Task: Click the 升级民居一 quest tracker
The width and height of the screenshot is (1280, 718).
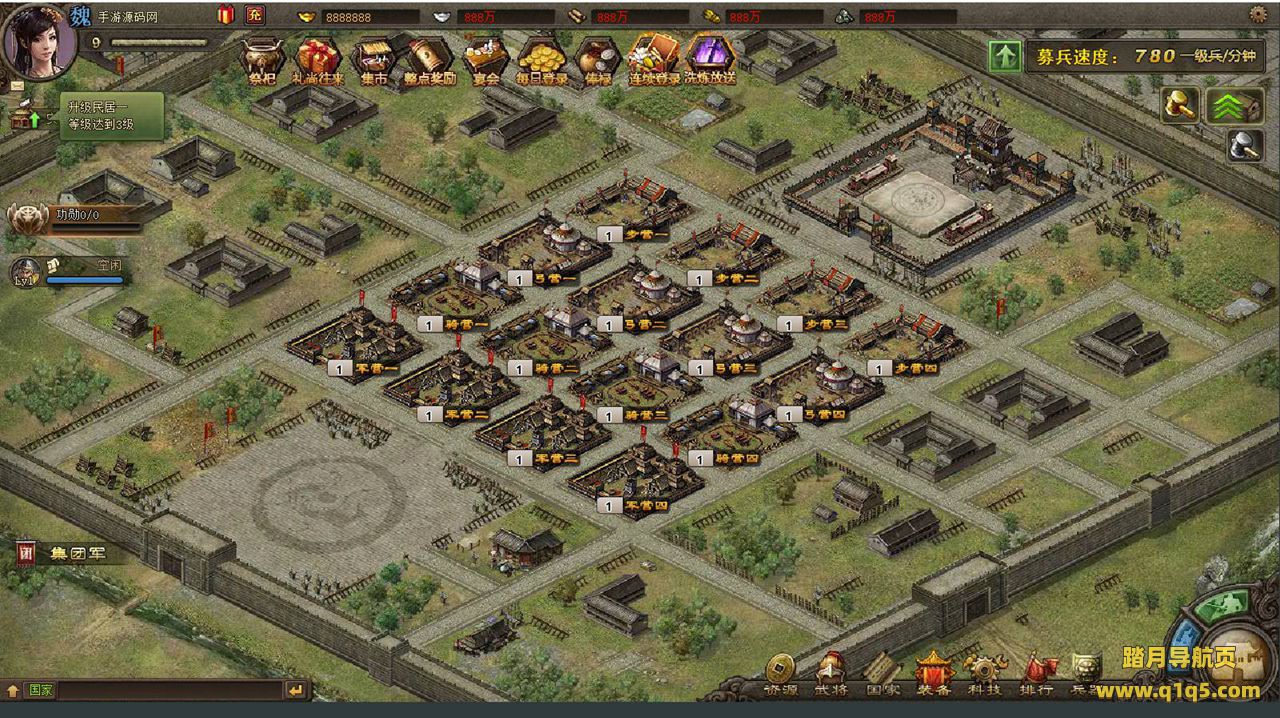Action: 100,116
